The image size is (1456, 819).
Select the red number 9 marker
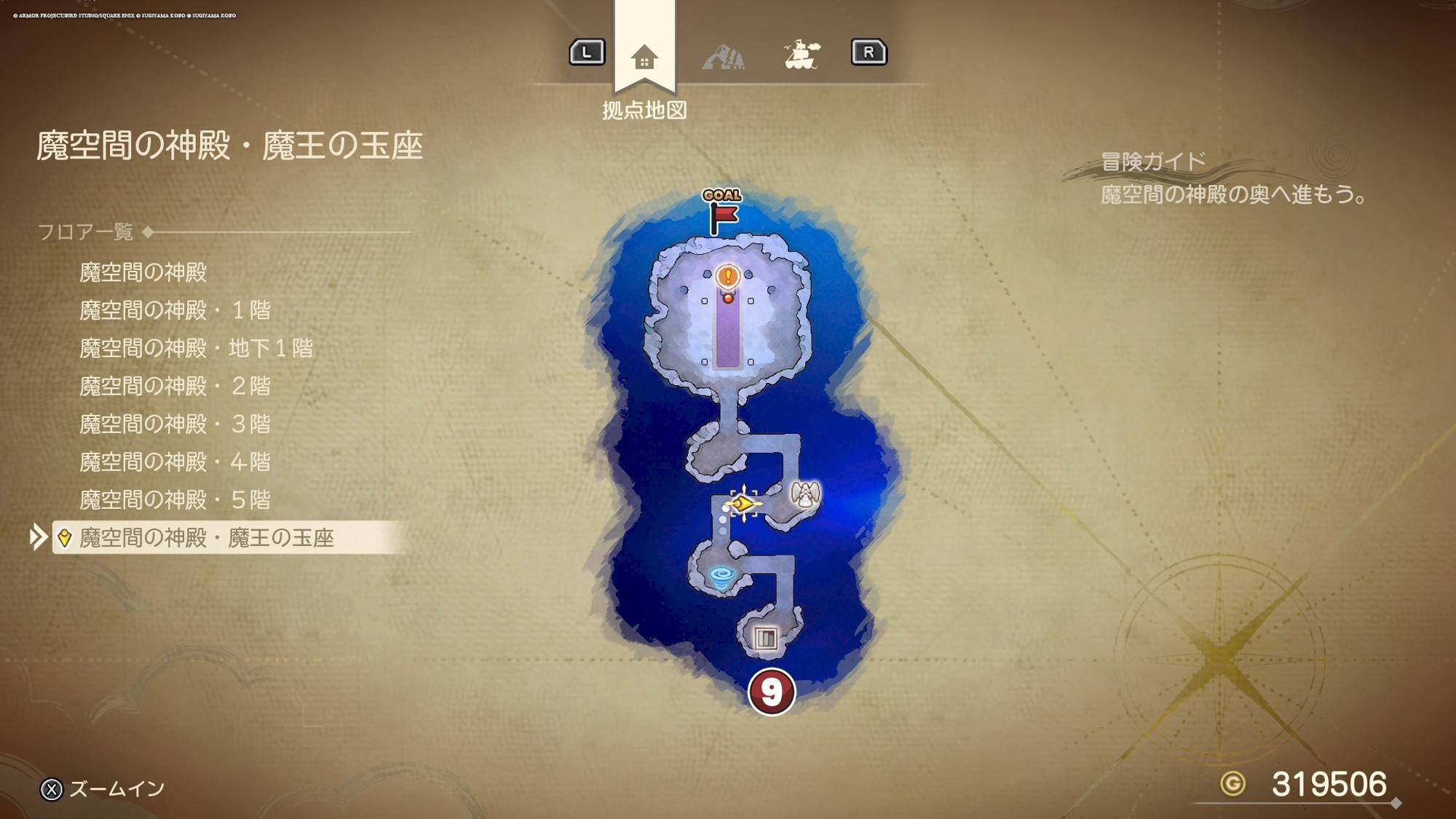771,692
